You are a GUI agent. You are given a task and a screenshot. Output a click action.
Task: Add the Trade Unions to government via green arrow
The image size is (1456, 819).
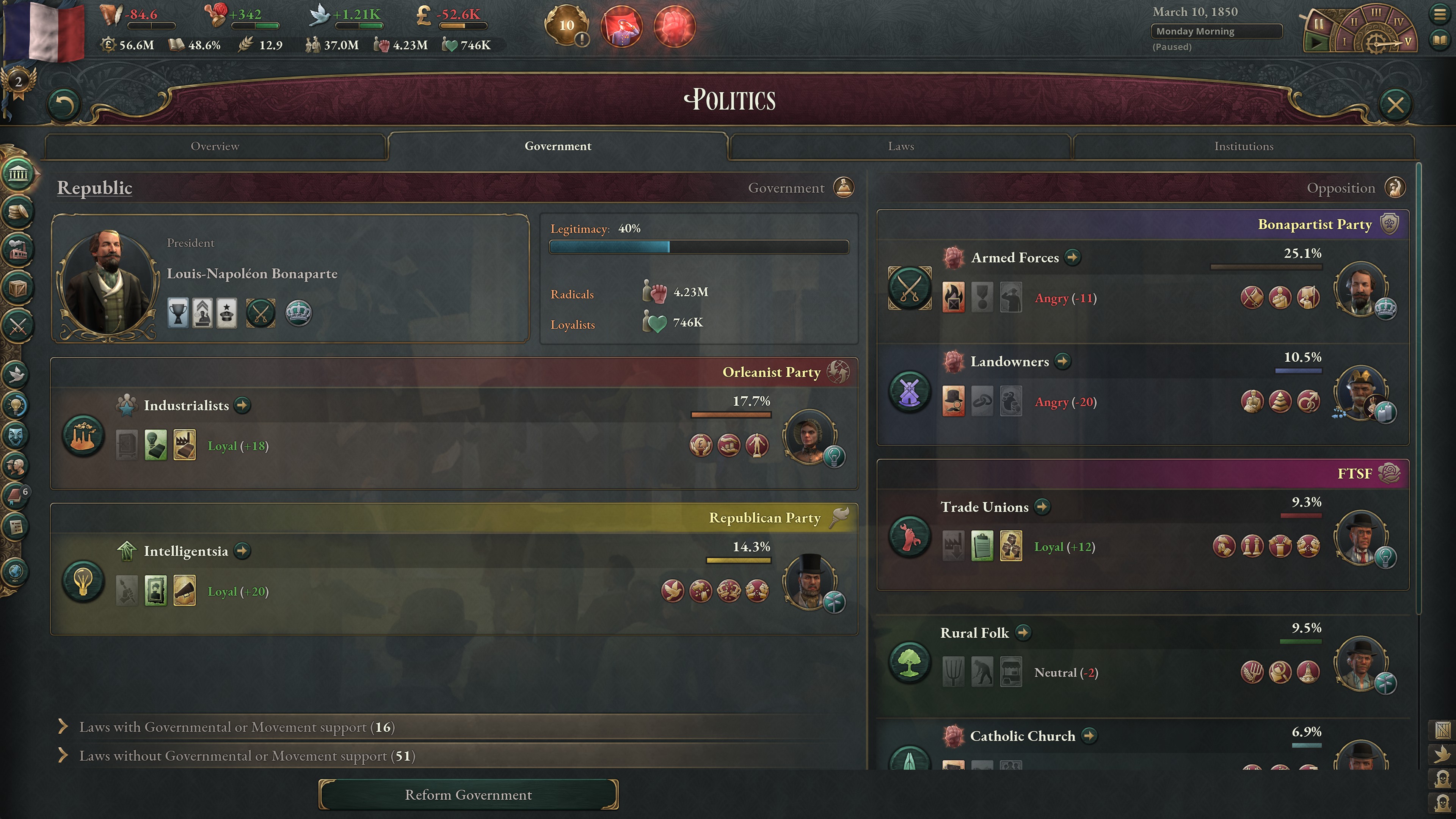pyautogui.click(x=1042, y=507)
